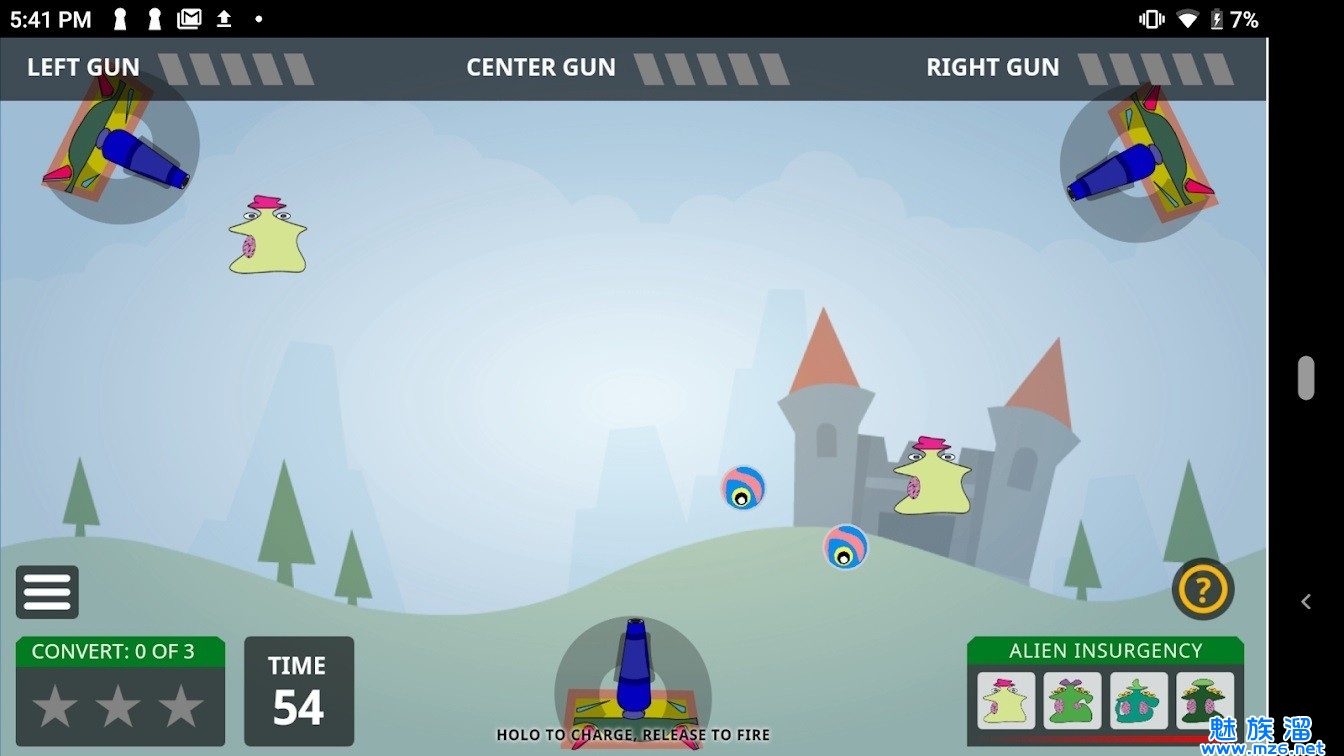Select the teal alien thumbnail

click(1138, 700)
